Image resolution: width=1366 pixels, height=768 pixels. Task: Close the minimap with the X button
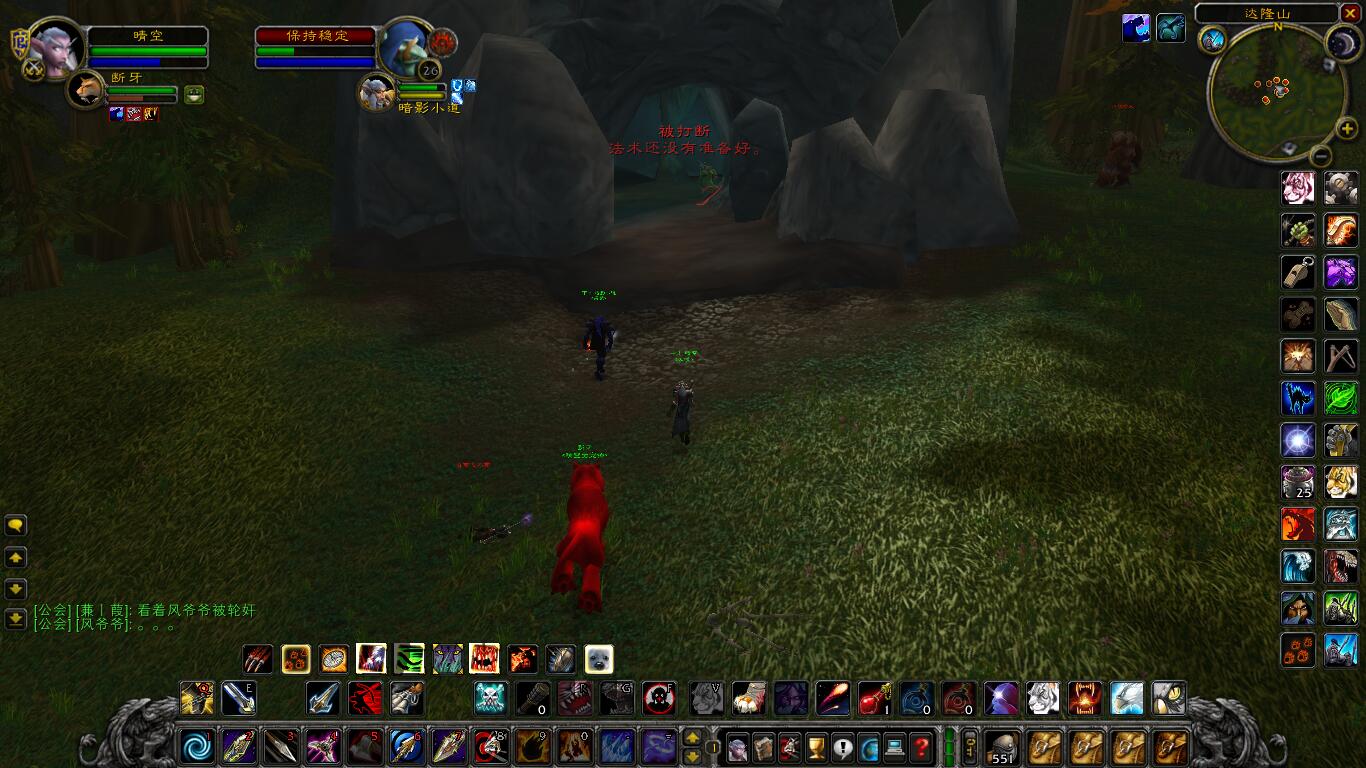click(1351, 13)
